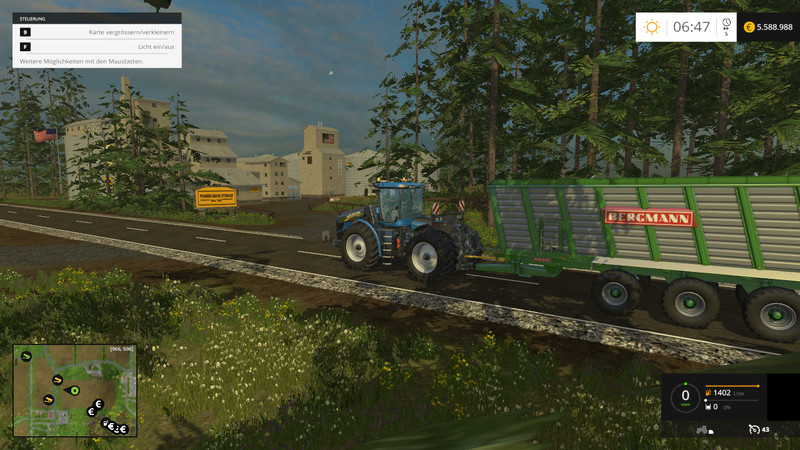800x450 pixels.
Task: Open the minimap in the corner
Action: [x=75, y=390]
